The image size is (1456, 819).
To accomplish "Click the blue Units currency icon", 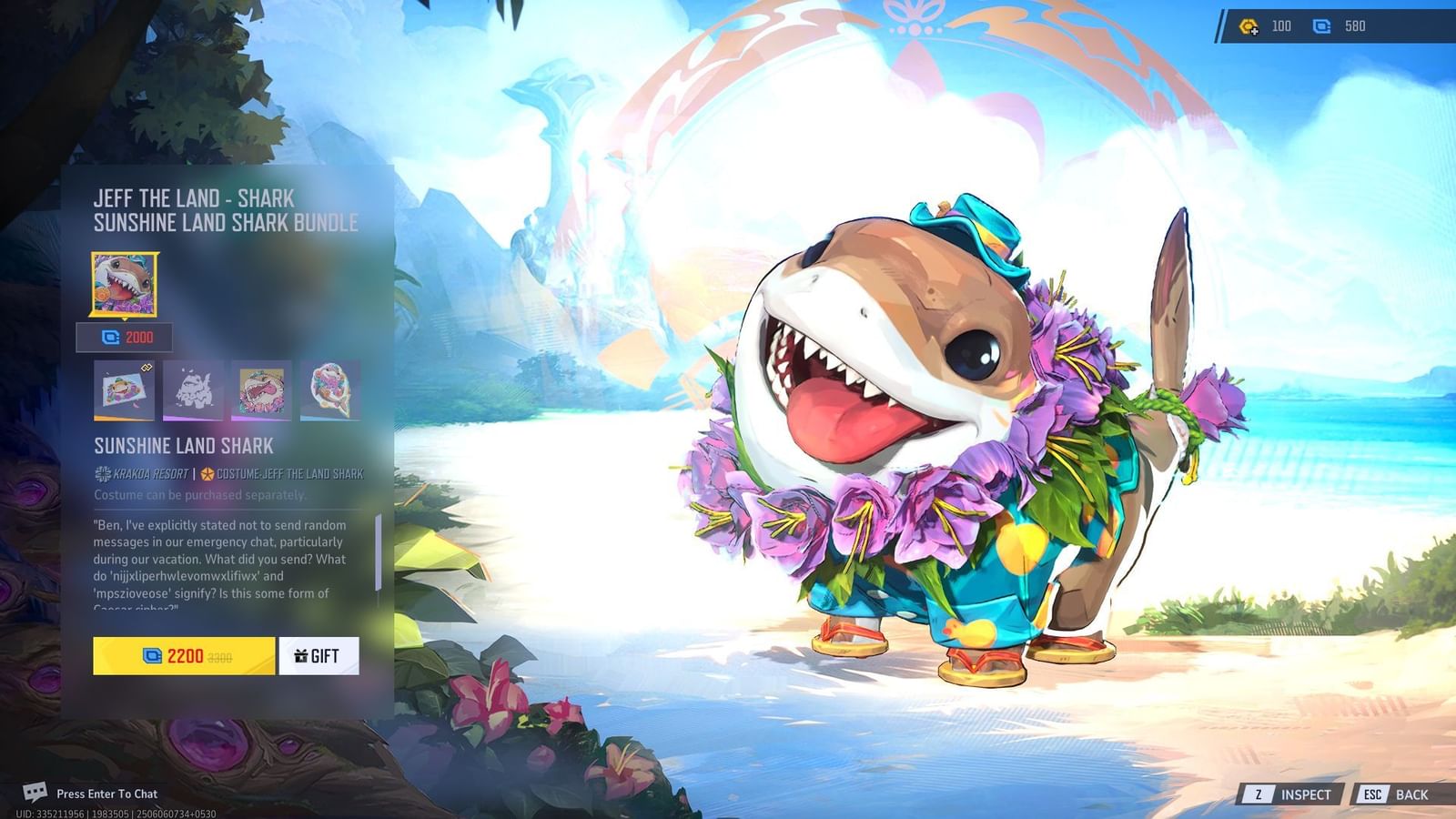I will click(x=1322, y=26).
